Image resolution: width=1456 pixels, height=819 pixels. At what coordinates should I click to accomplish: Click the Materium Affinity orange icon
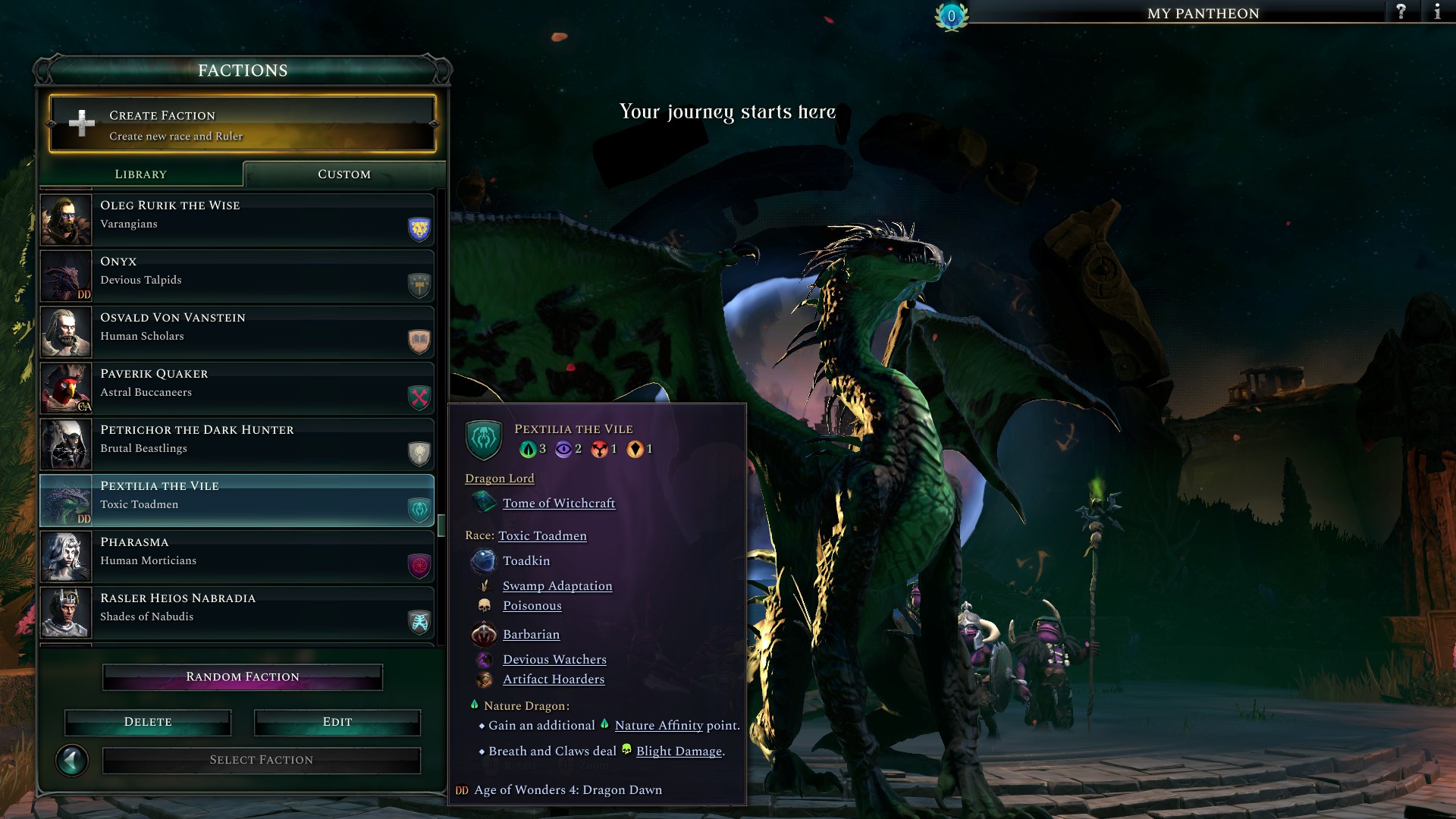(x=637, y=447)
